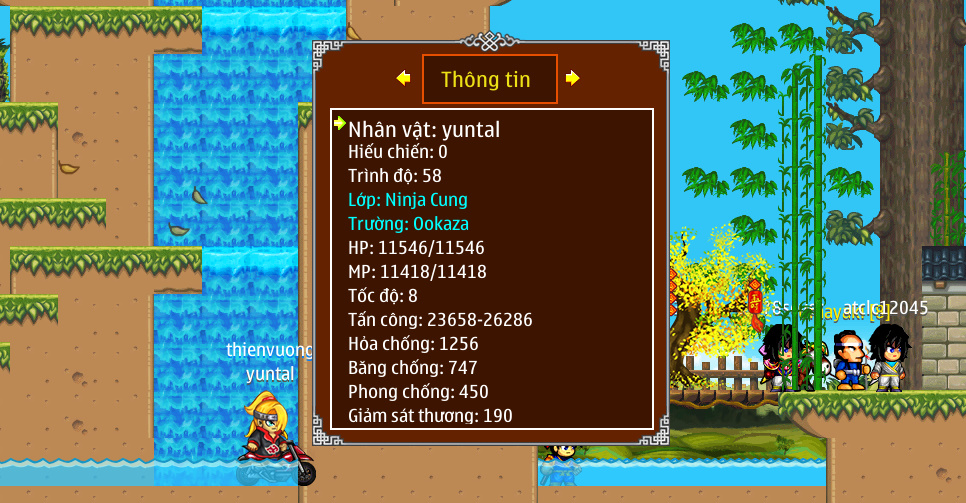The height and width of the screenshot is (503, 966).
Task: Choose the Trường: Ookaza row
Action: [408, 223]
